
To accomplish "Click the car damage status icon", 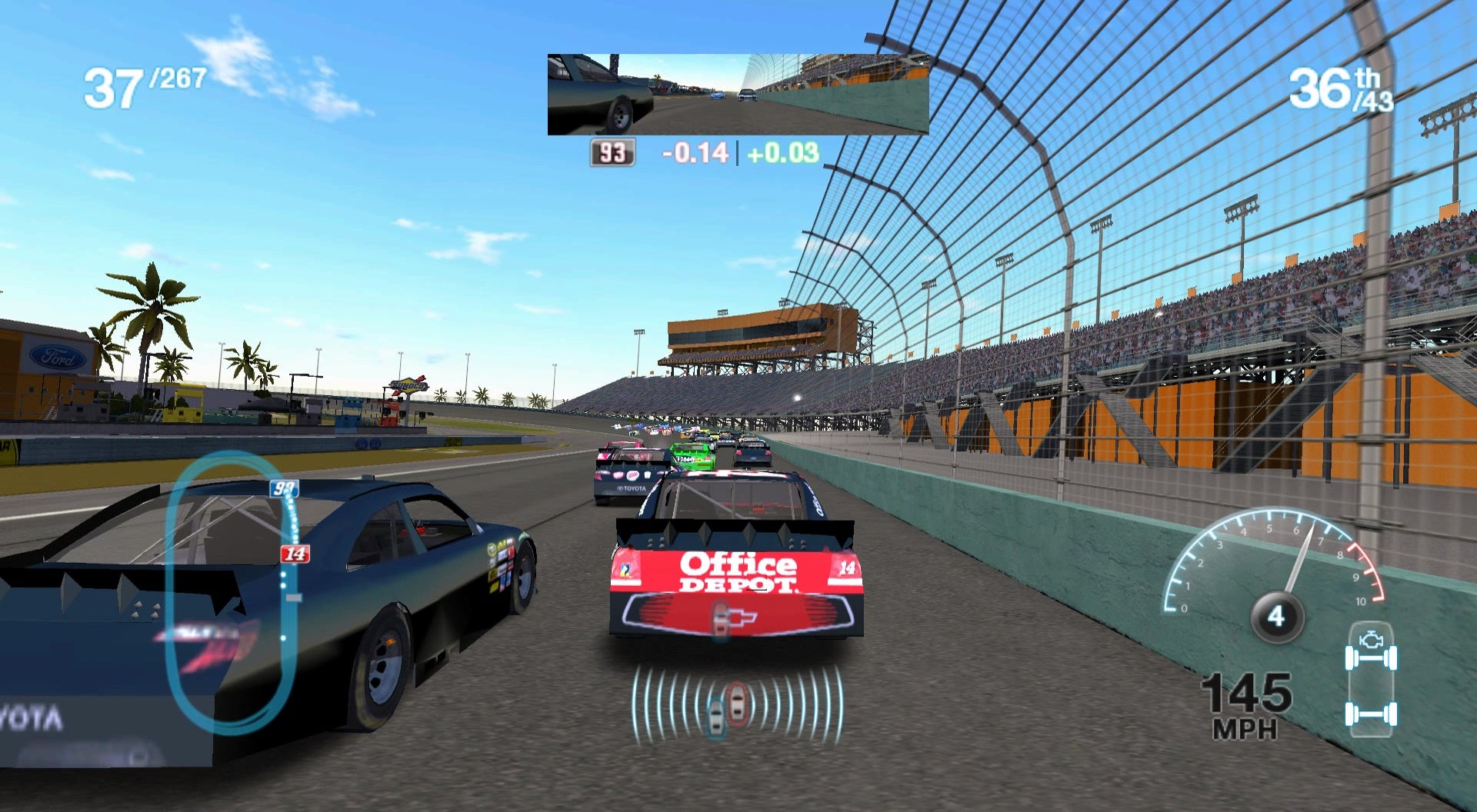I will tap(1371, 680).
